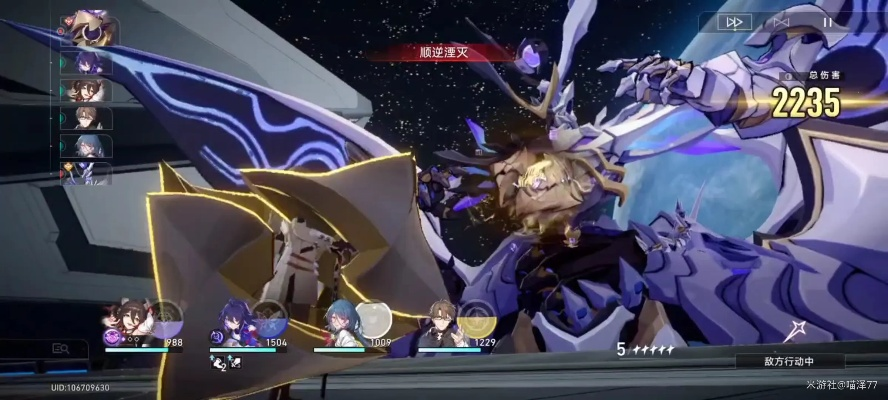Screen dimensions: 888x400
Task: Select Sparkle's character portrait
Action: coord(127,322)
